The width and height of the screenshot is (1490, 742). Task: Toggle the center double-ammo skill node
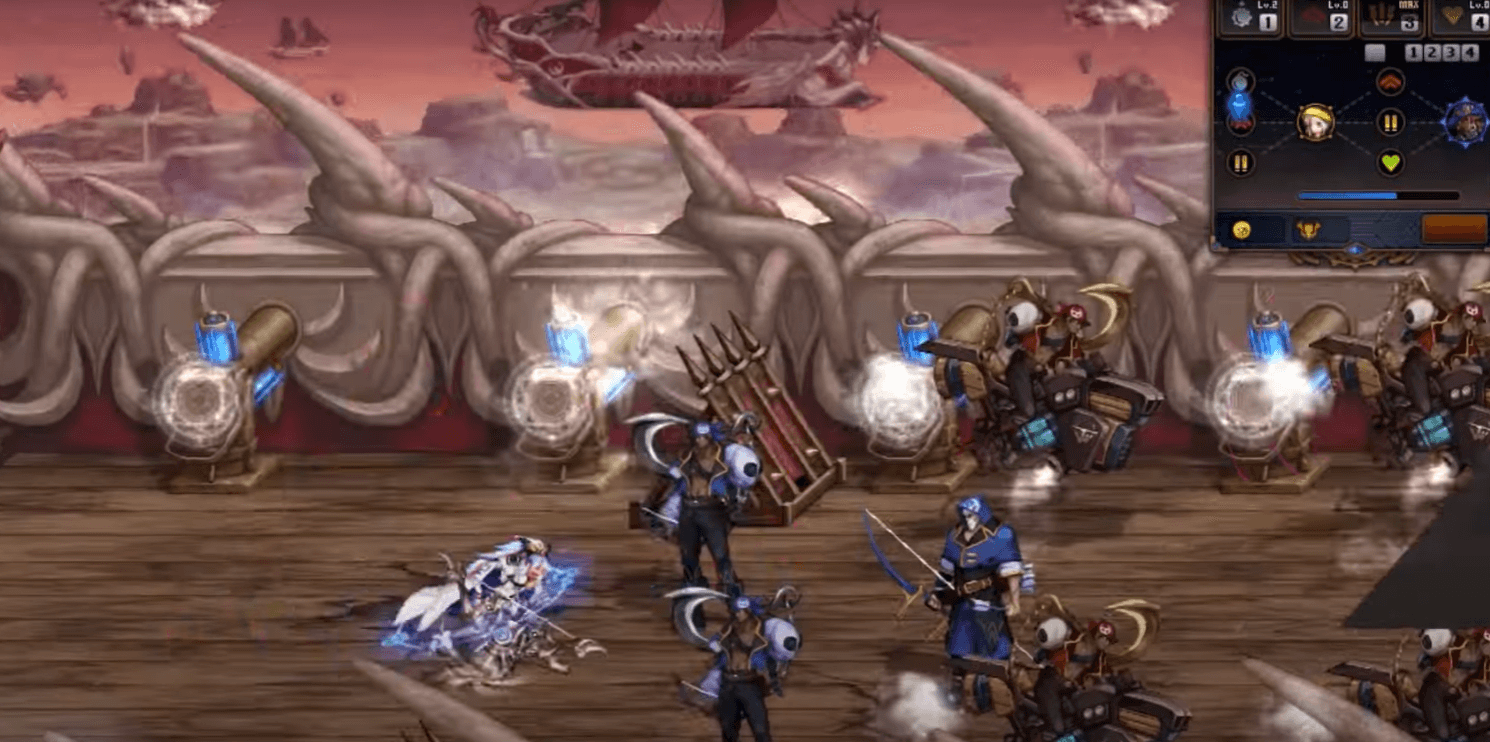point(1390,122)
